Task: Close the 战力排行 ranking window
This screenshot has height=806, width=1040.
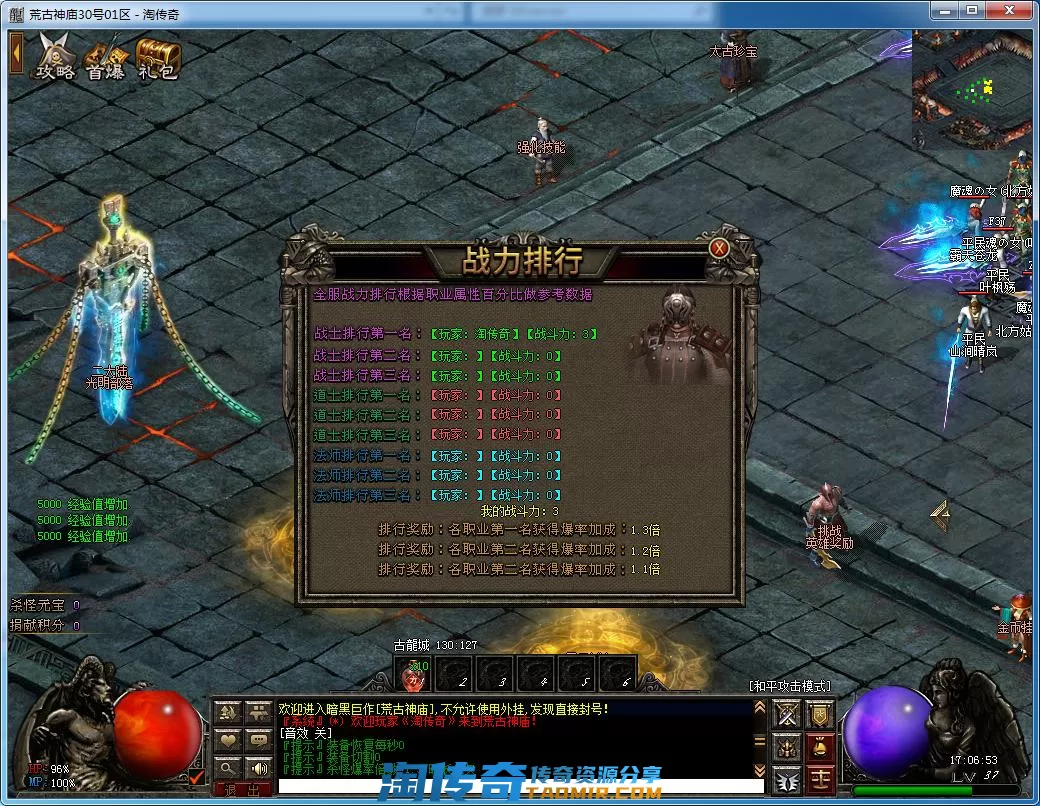Action: pos(719,248)
